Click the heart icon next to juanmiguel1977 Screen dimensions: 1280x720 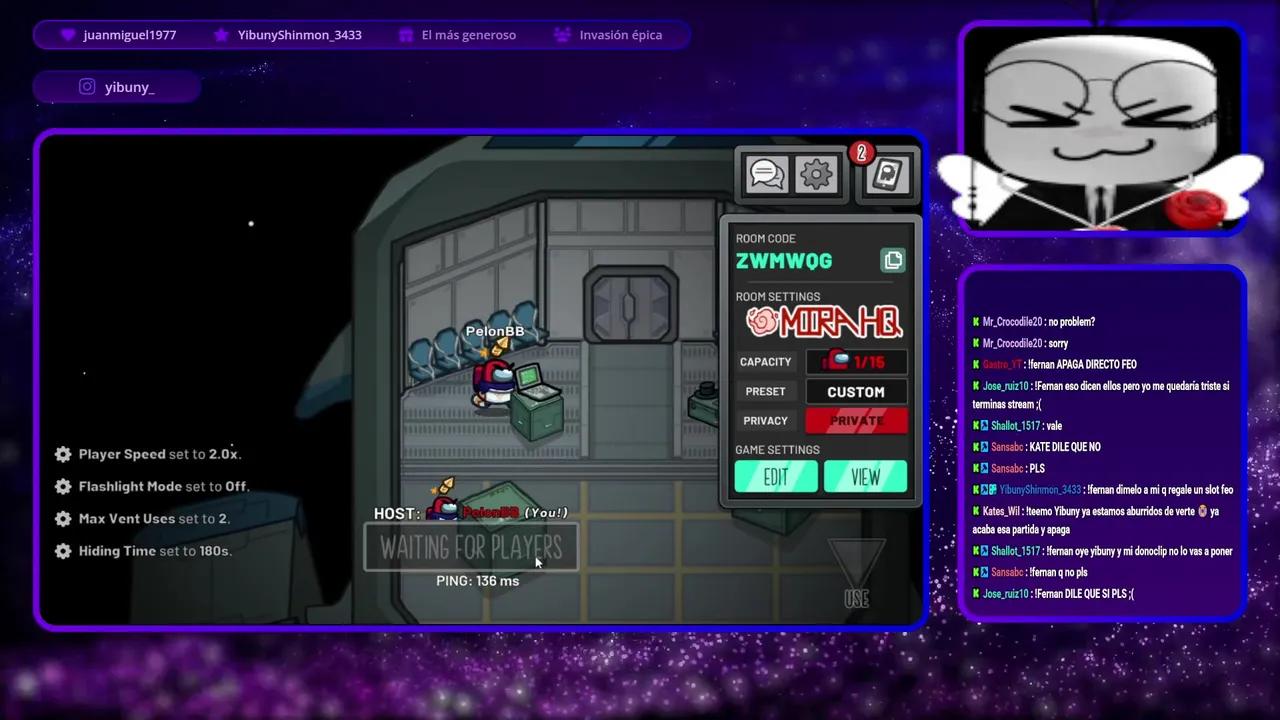(67, 34)
